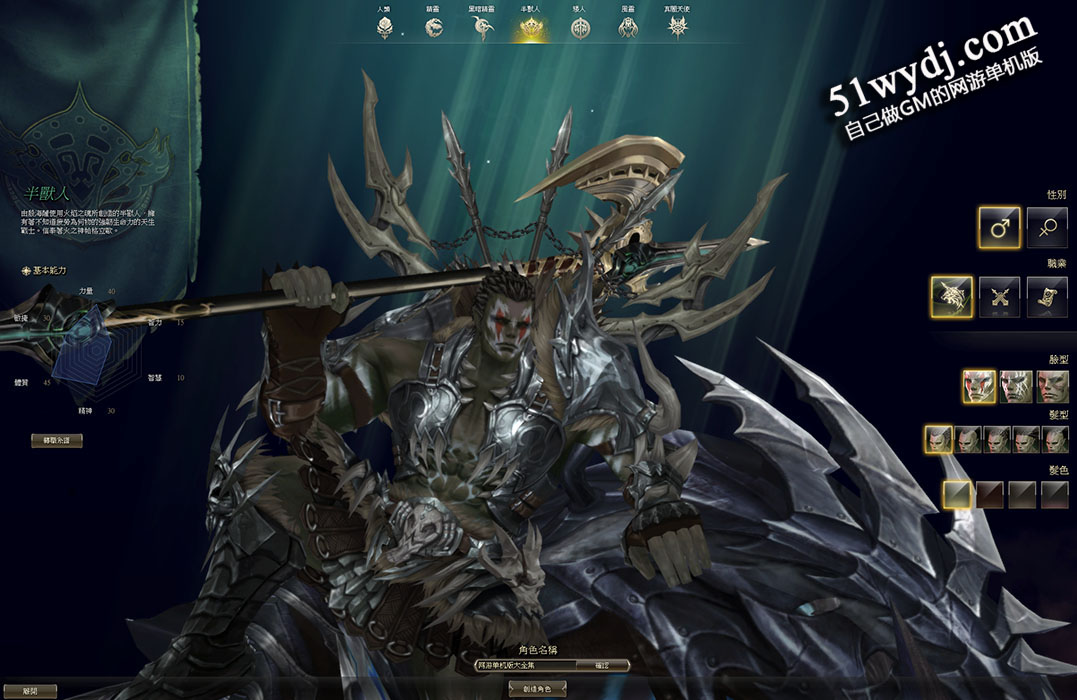
Task: Select the 真闇天使 race icon
Action: tap(678, 29)
